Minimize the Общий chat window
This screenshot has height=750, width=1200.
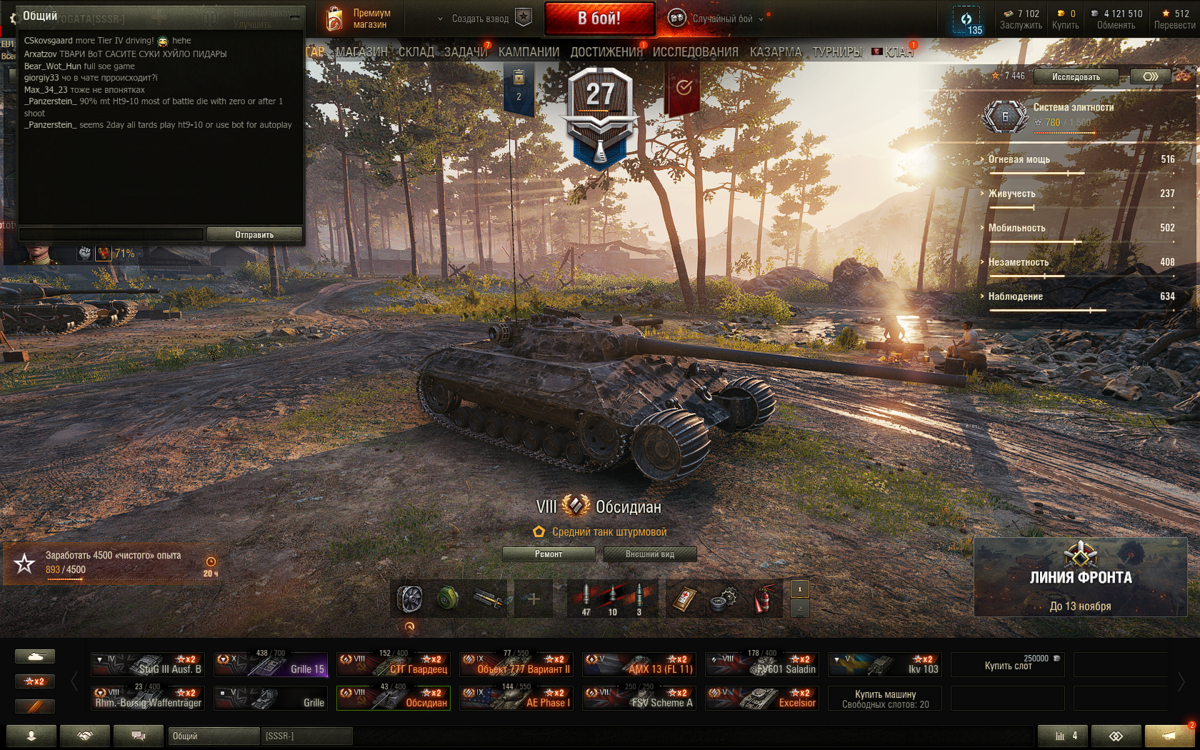click(294, 17)
